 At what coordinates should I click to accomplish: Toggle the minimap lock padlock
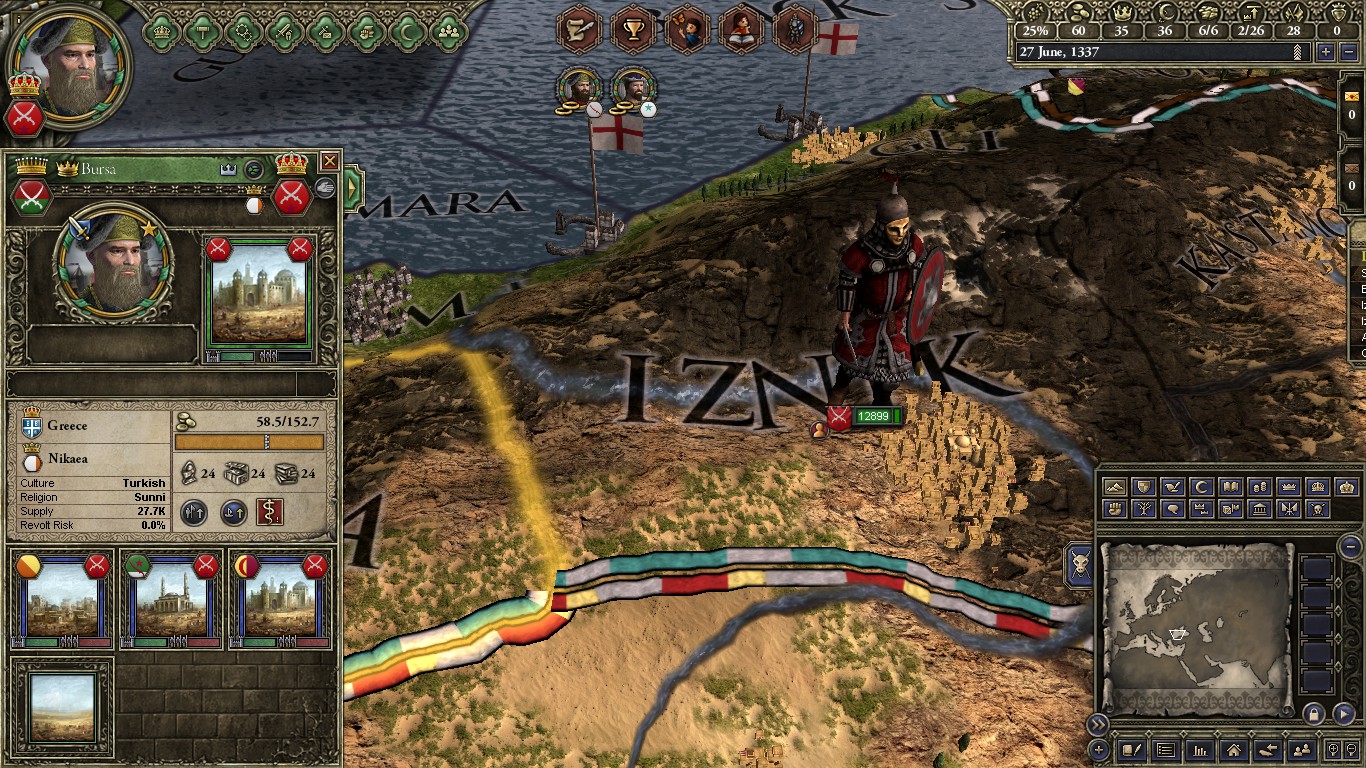1315,714
